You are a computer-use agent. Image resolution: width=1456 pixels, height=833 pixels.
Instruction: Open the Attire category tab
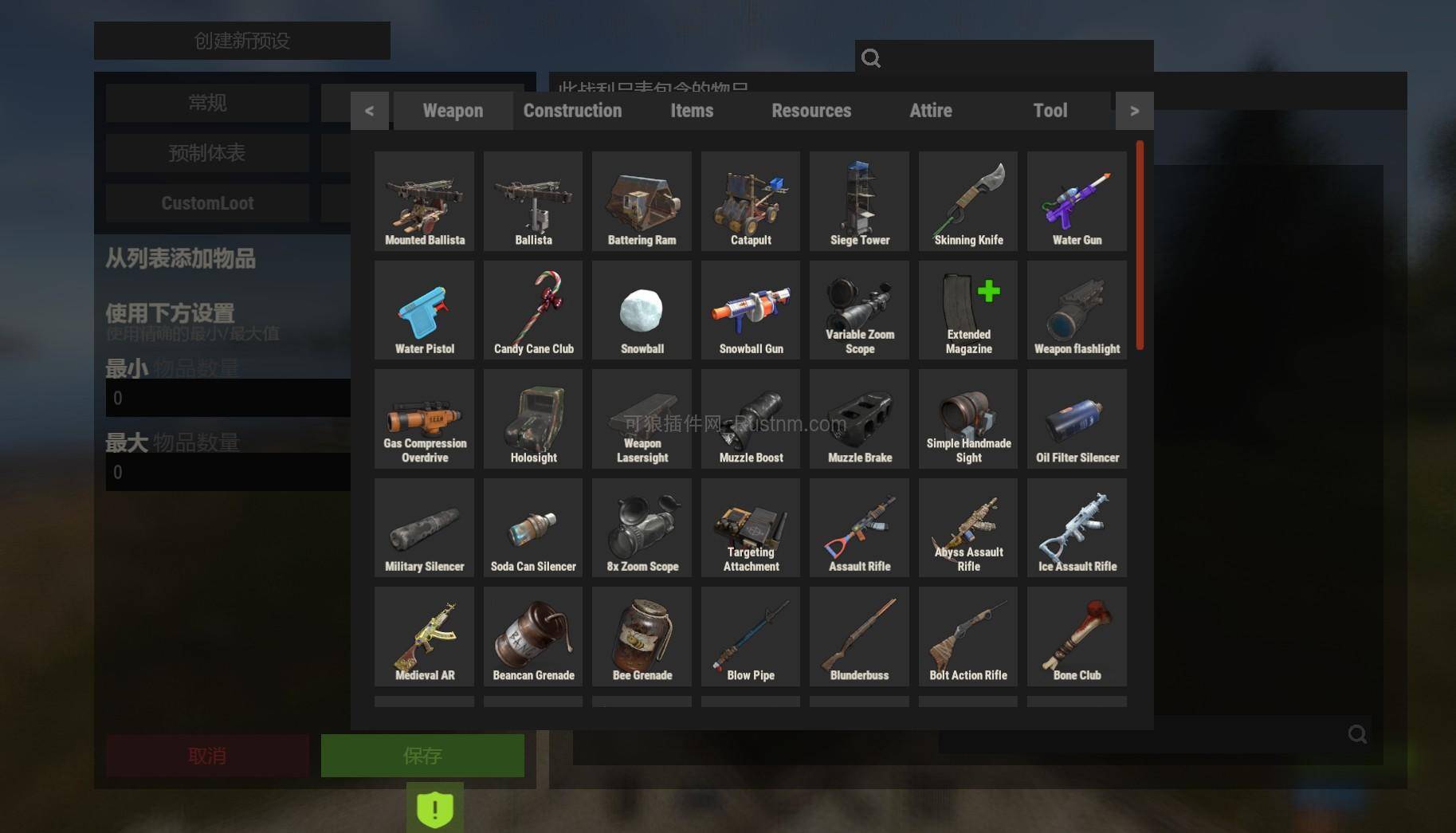click(930, 110)
